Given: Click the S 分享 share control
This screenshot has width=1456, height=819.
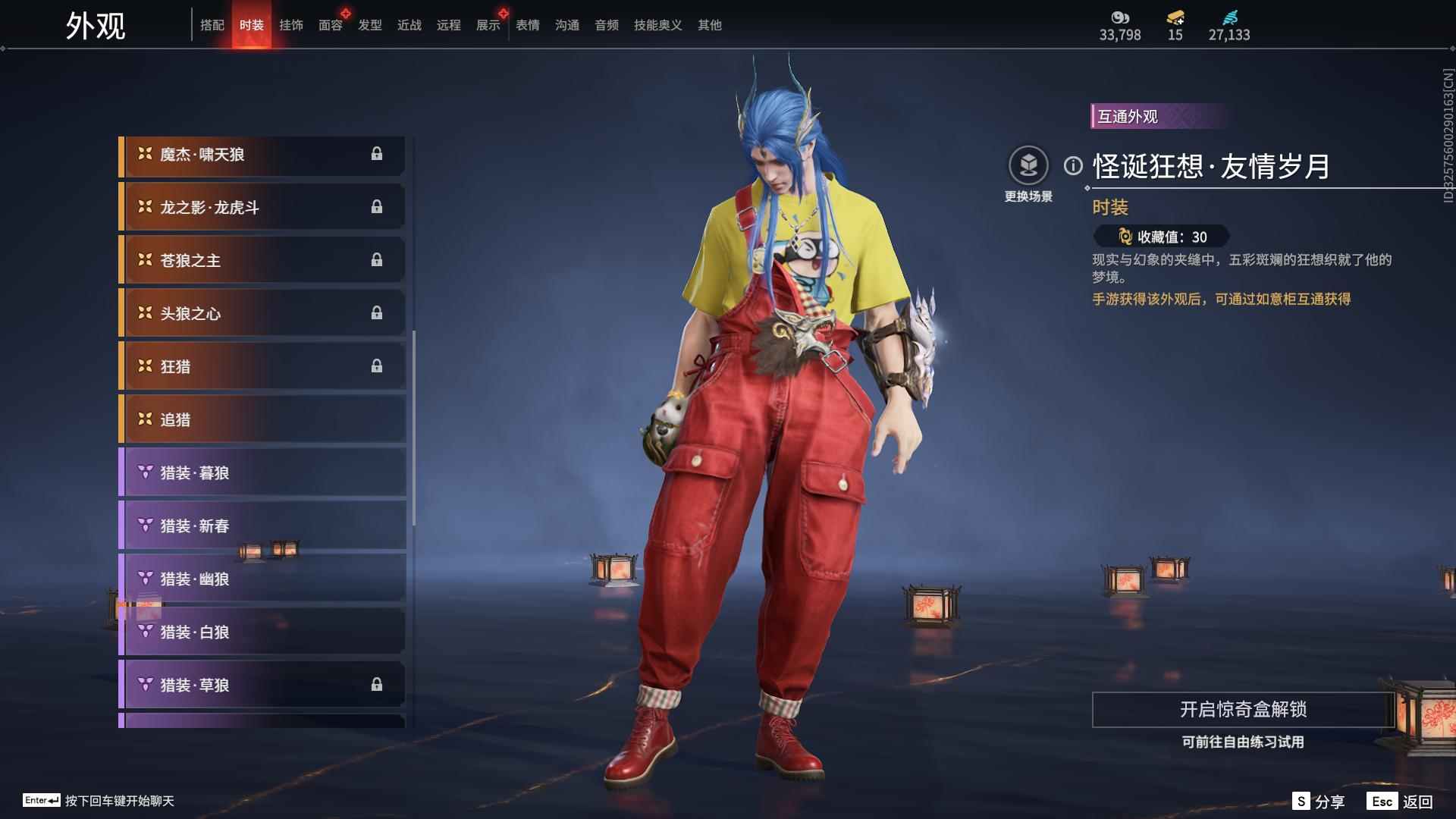Looking at the screenshot, I should (1317, 801).
